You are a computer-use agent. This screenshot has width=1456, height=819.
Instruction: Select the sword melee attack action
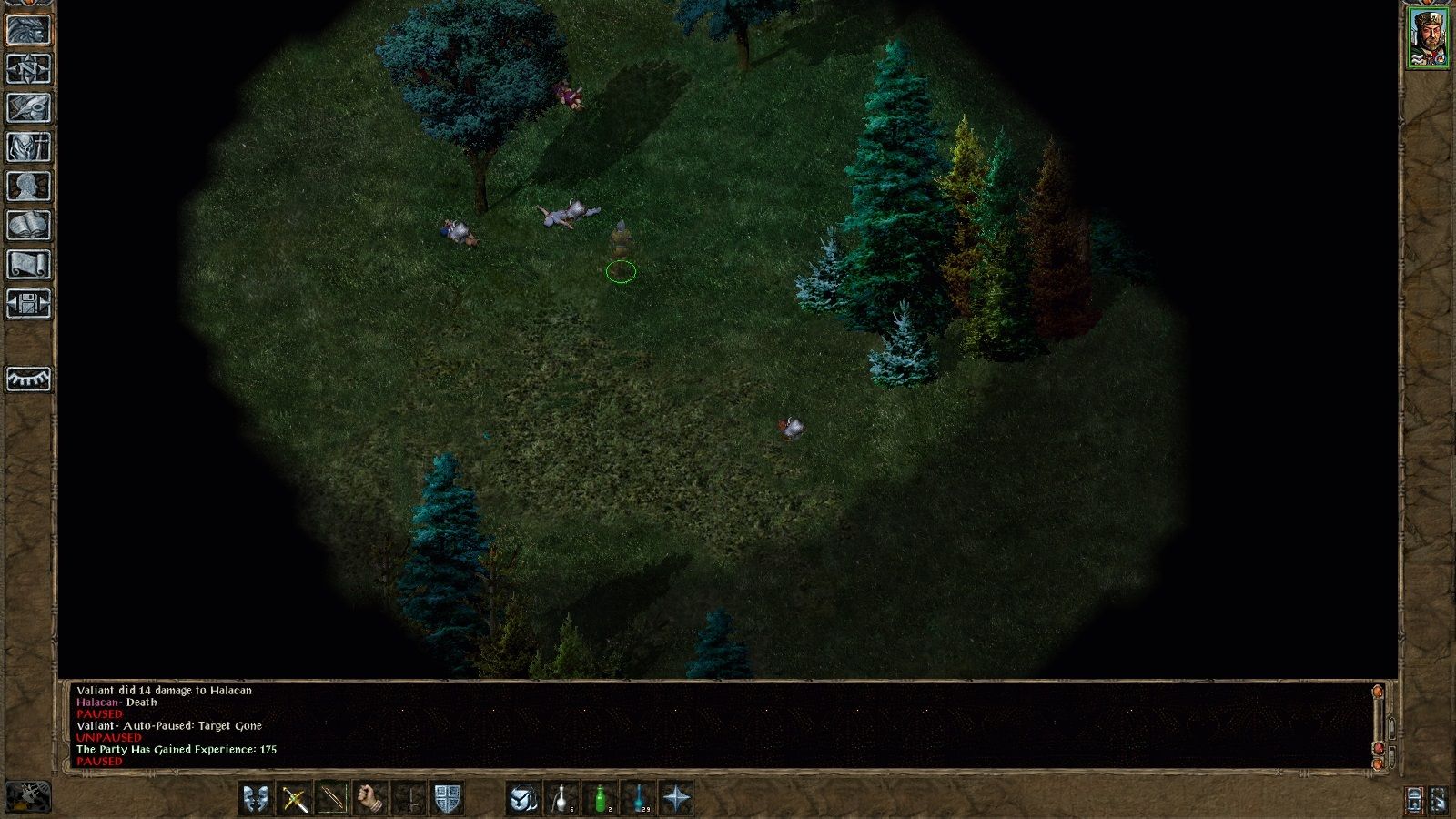coord(293,798)
